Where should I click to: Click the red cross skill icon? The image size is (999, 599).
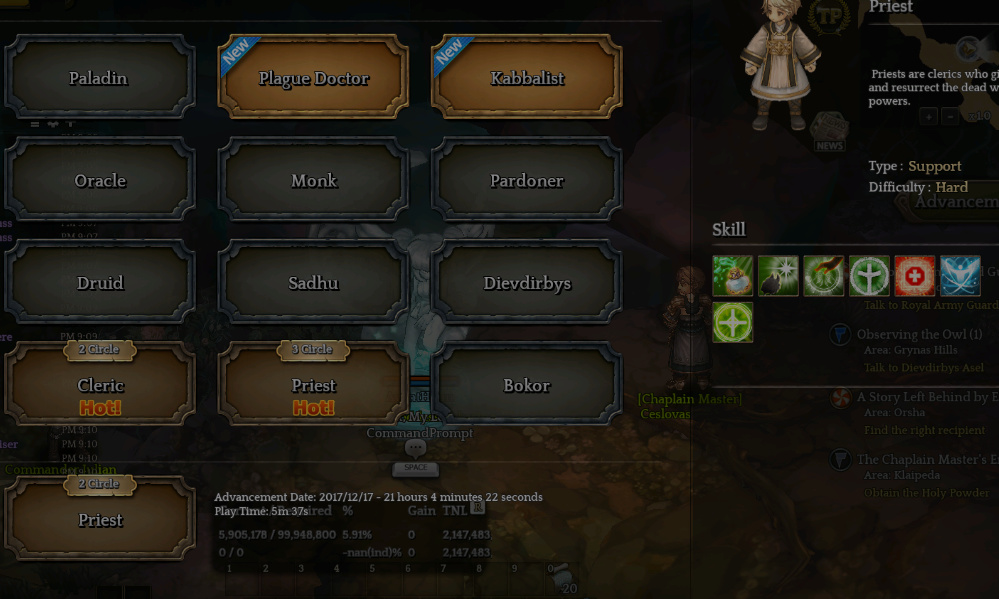[914, 276]
